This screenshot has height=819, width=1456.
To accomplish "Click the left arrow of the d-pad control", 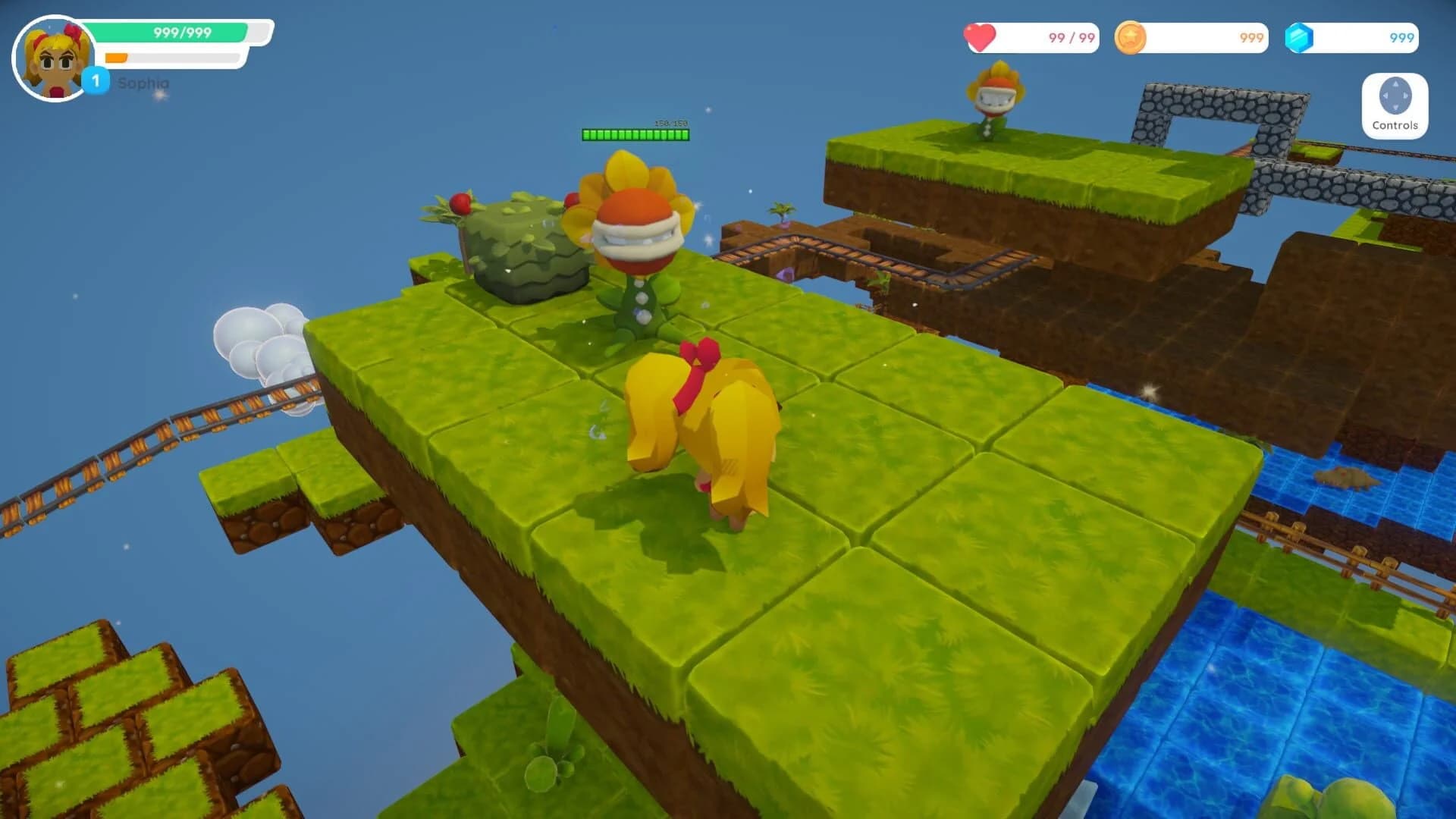I will (1385, 96).
